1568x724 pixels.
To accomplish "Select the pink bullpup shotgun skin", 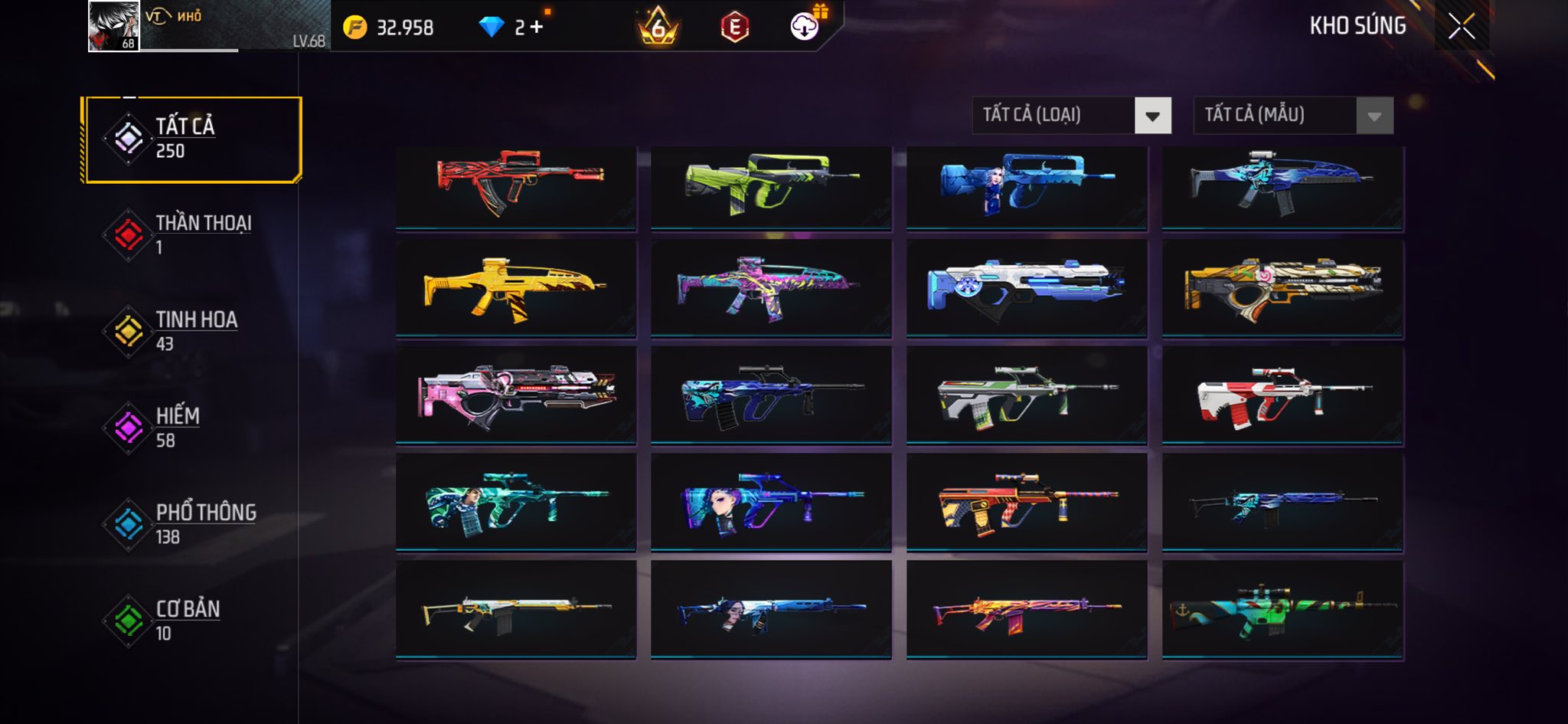I will (515, 395).
